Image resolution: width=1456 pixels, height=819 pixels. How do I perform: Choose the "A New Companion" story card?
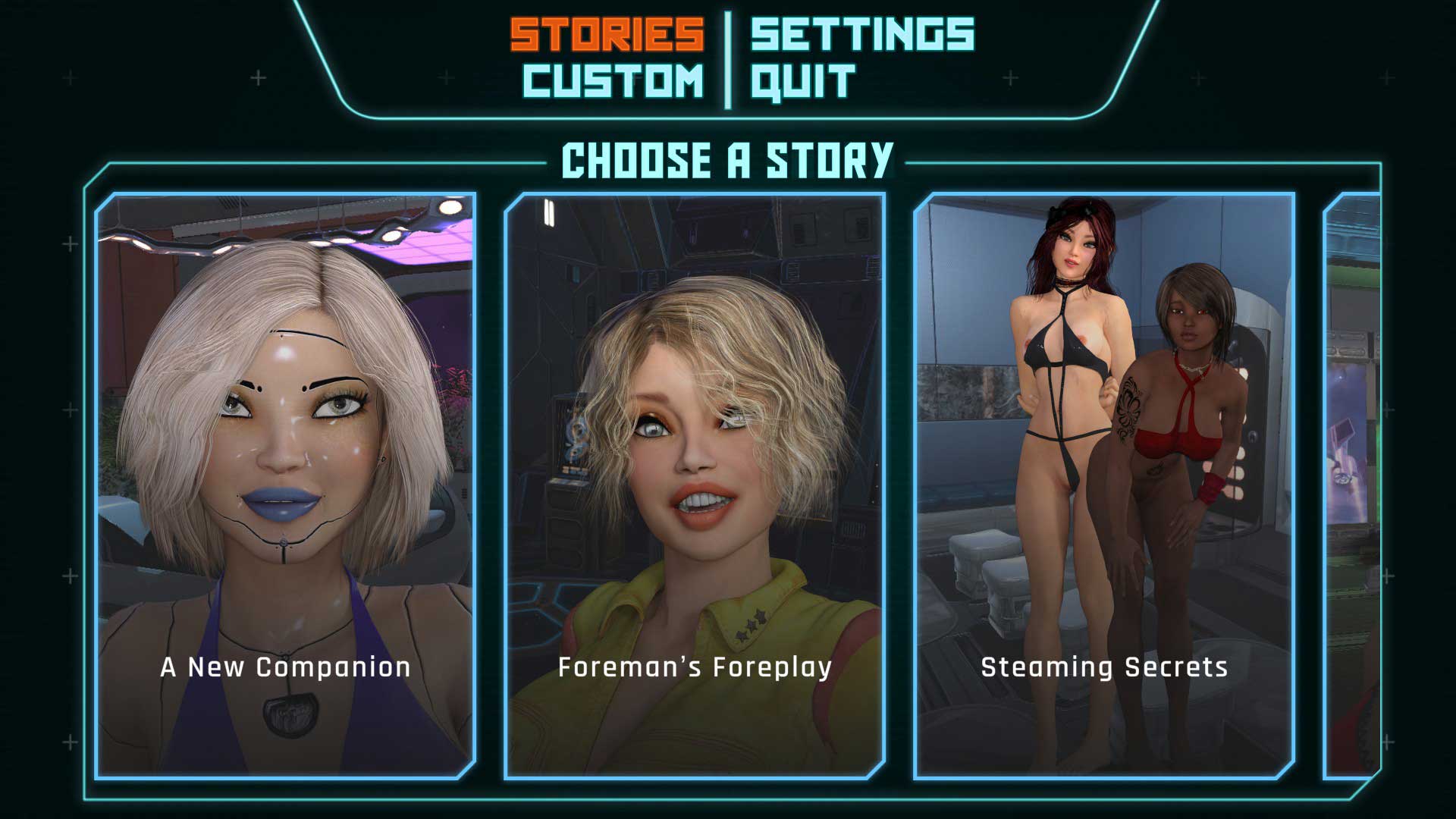click(x=285, y=485)
